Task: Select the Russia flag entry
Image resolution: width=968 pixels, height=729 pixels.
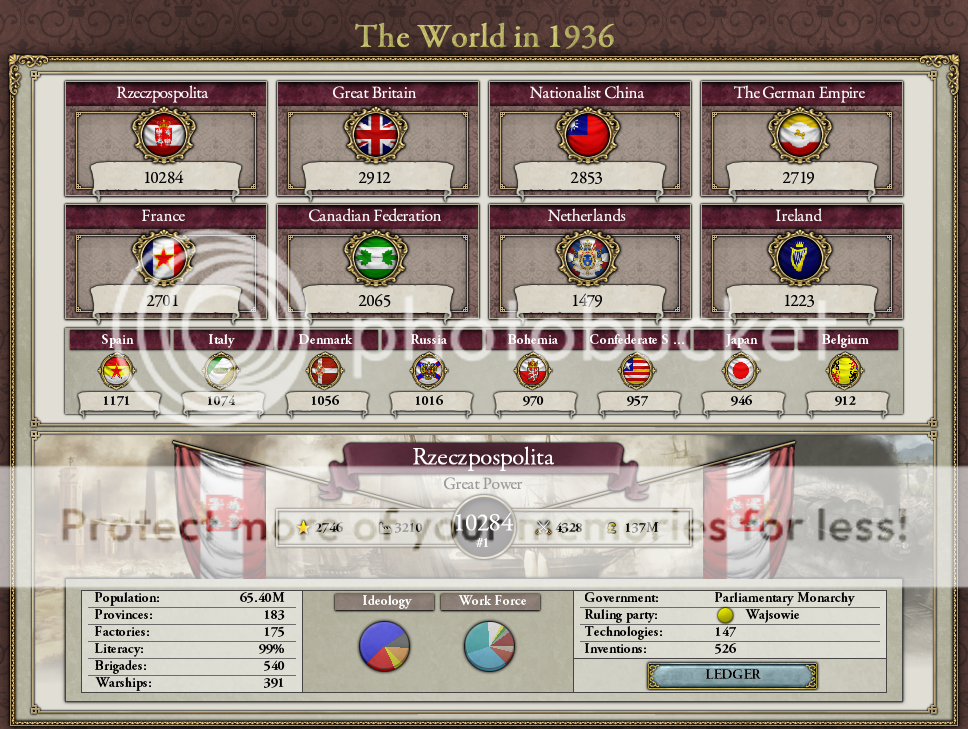Action: tap(428, 371)
